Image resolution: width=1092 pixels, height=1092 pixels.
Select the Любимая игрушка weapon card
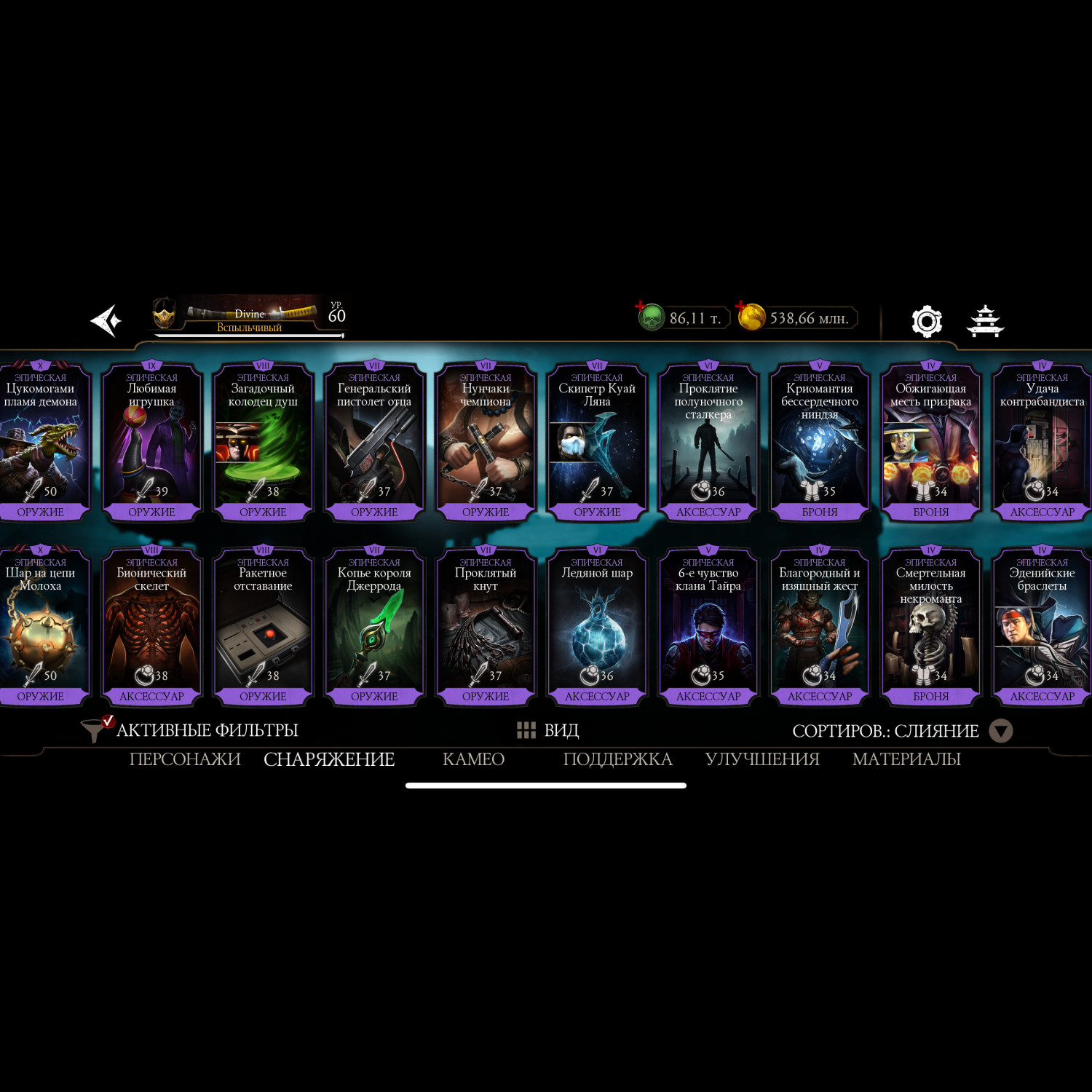click(x=151, y=442)
